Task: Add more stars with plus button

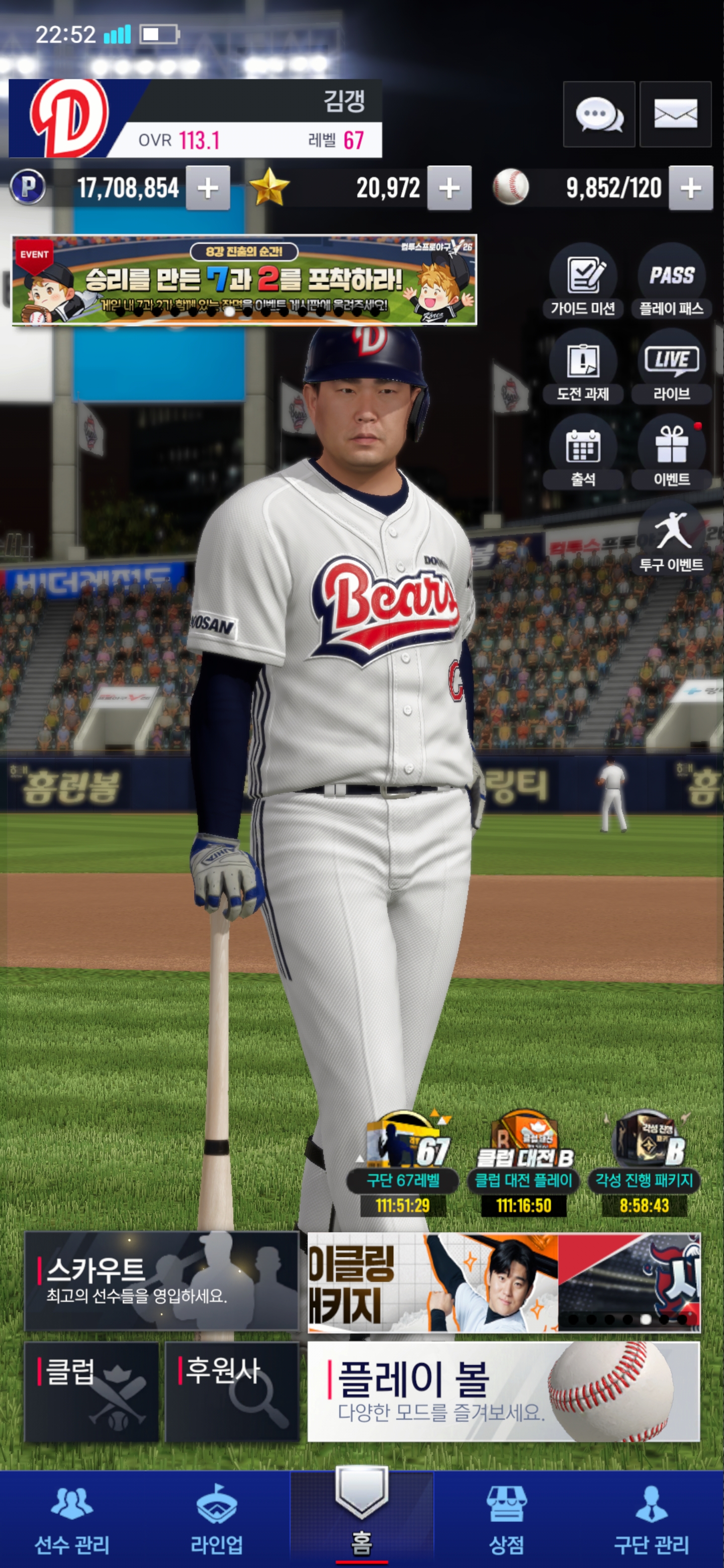Action: pos(449,188)
